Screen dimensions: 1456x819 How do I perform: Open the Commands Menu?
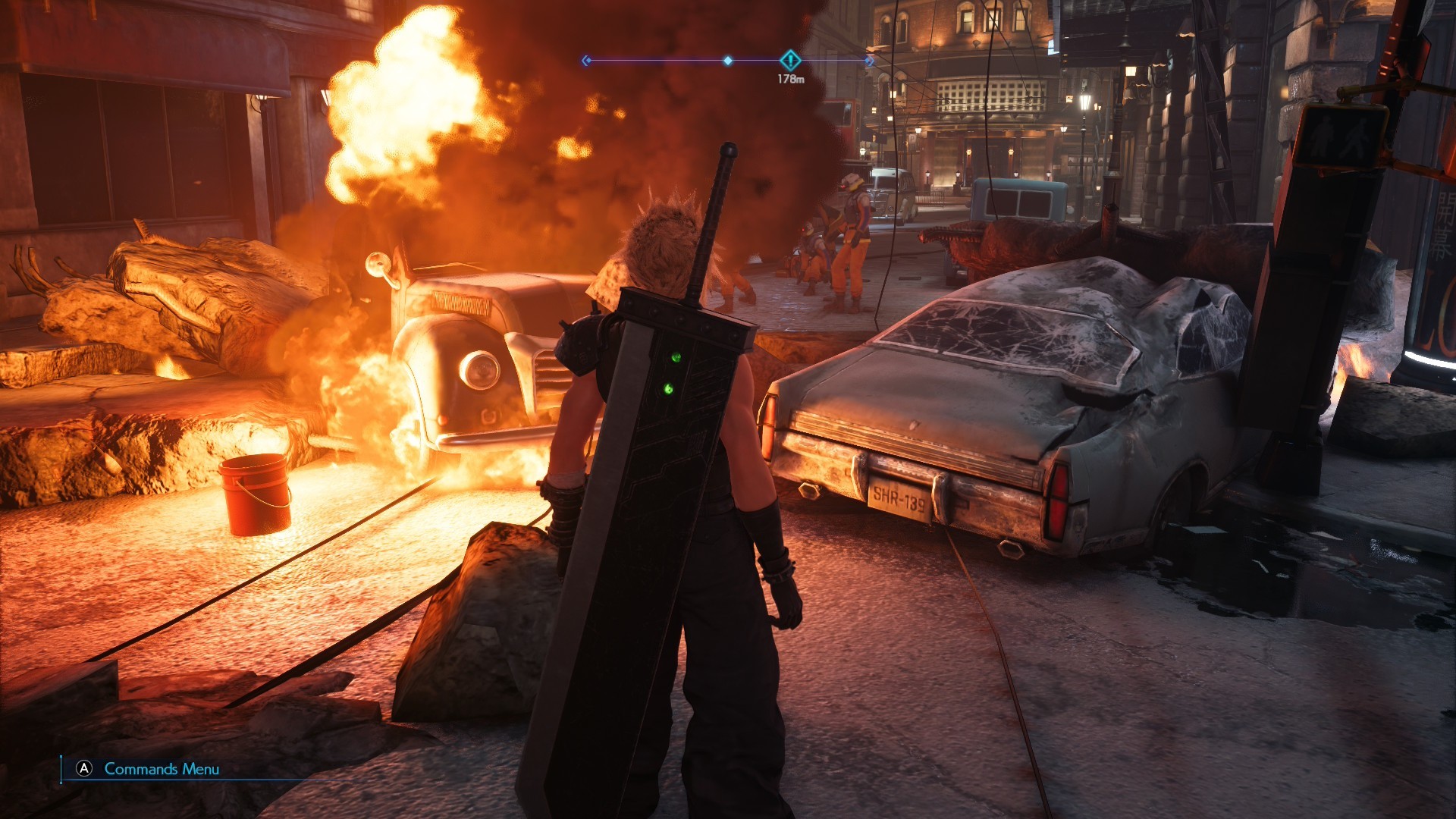click(x=149, y=769)
